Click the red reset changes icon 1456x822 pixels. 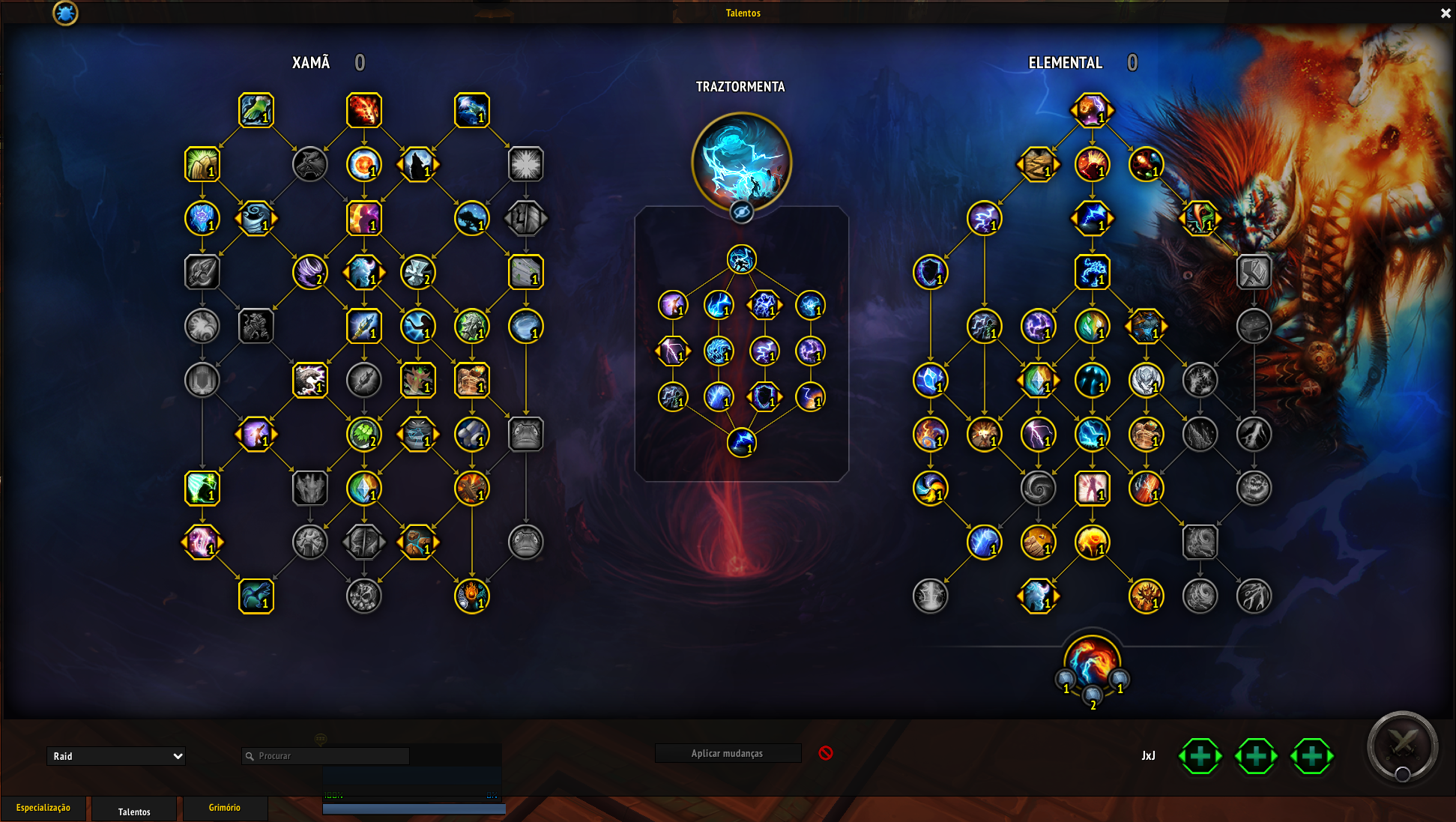[826, 753]
